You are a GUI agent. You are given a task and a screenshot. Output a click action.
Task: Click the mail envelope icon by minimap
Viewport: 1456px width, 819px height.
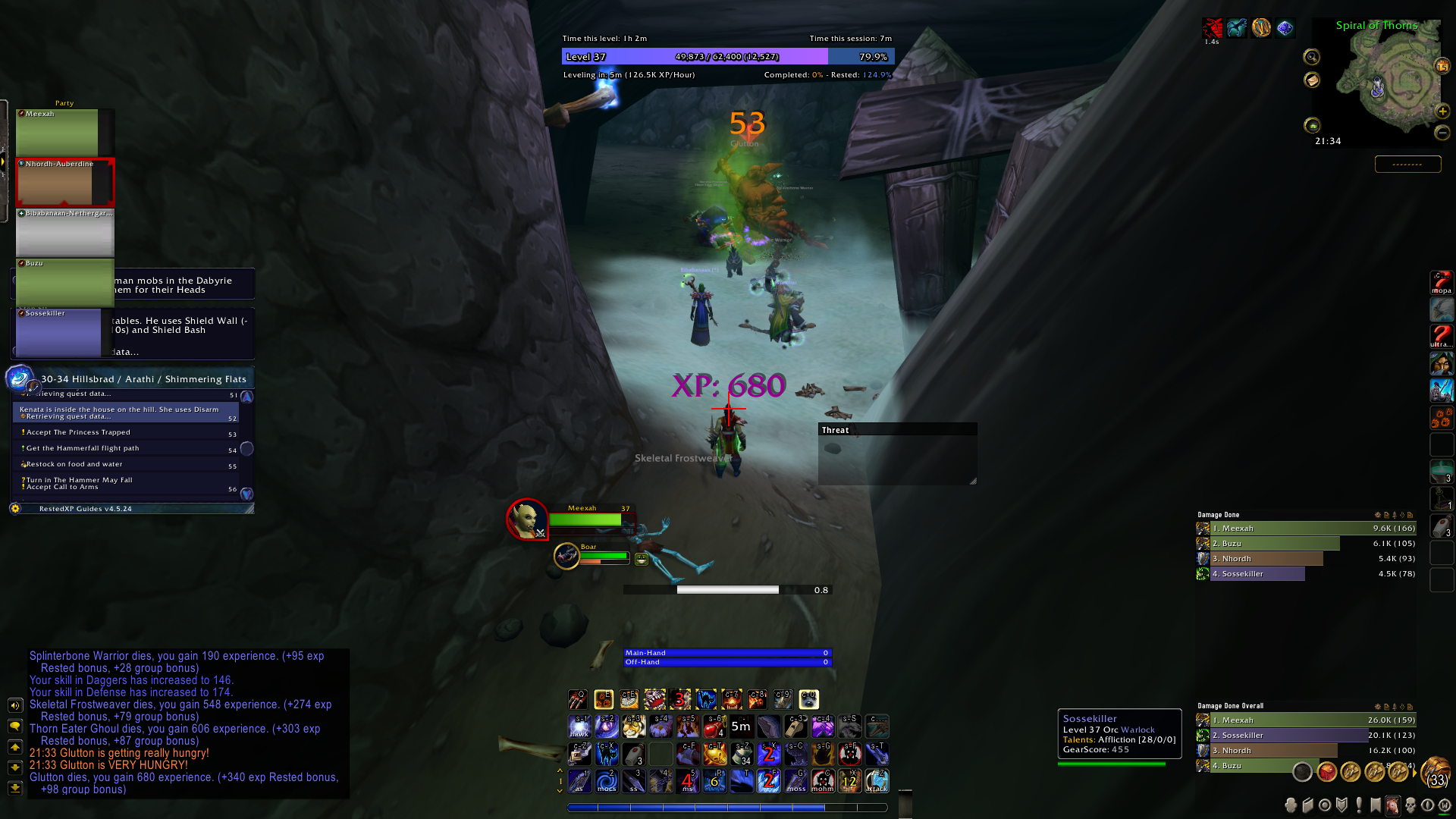[x=1312, y=80]
